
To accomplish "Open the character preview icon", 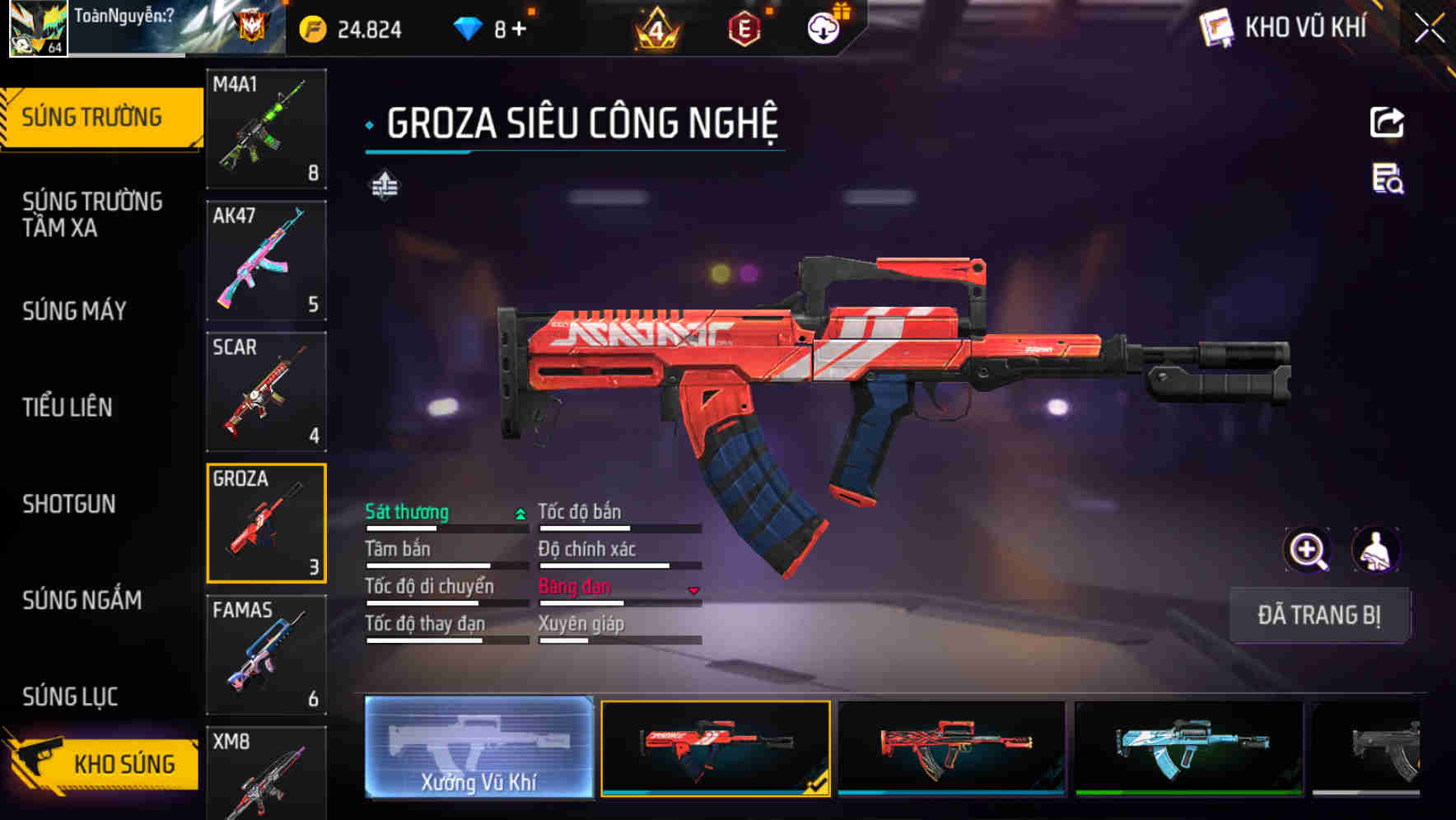I will (1375, 549).
